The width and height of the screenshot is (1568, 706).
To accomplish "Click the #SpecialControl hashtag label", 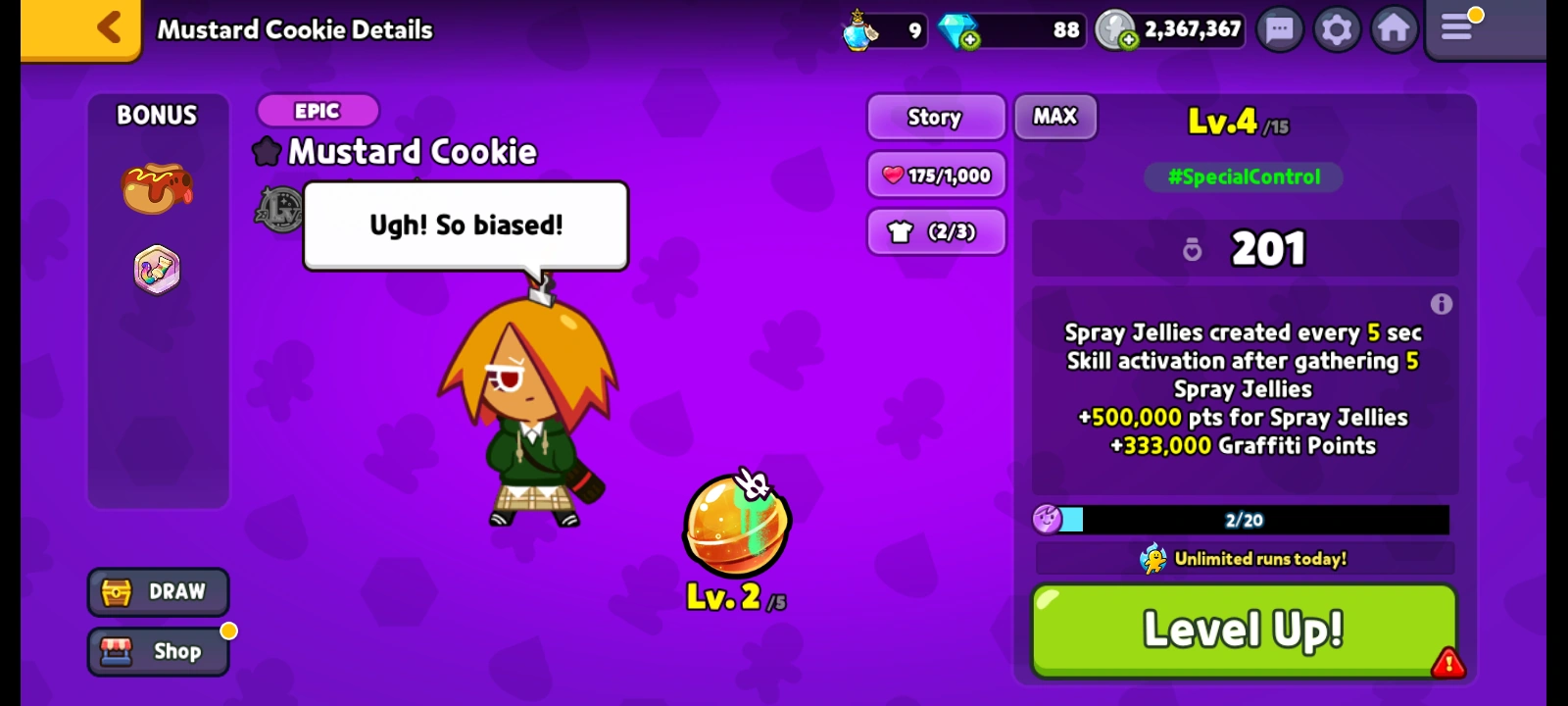I will [x=1242, y=177].
